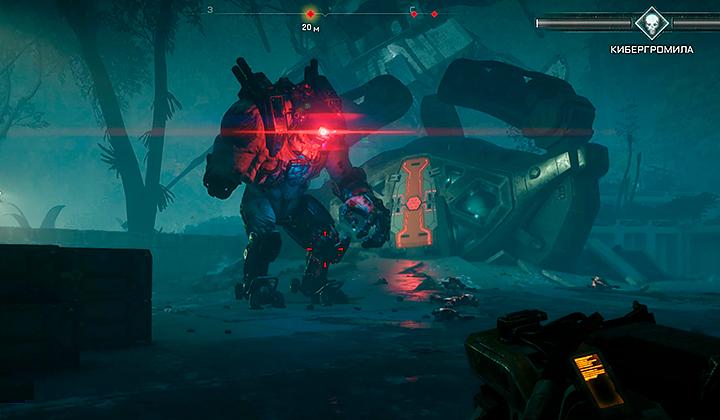Select the Кибергромила boss skull icon
Screen dimensions: 720x420
click(x=650, y=23)
